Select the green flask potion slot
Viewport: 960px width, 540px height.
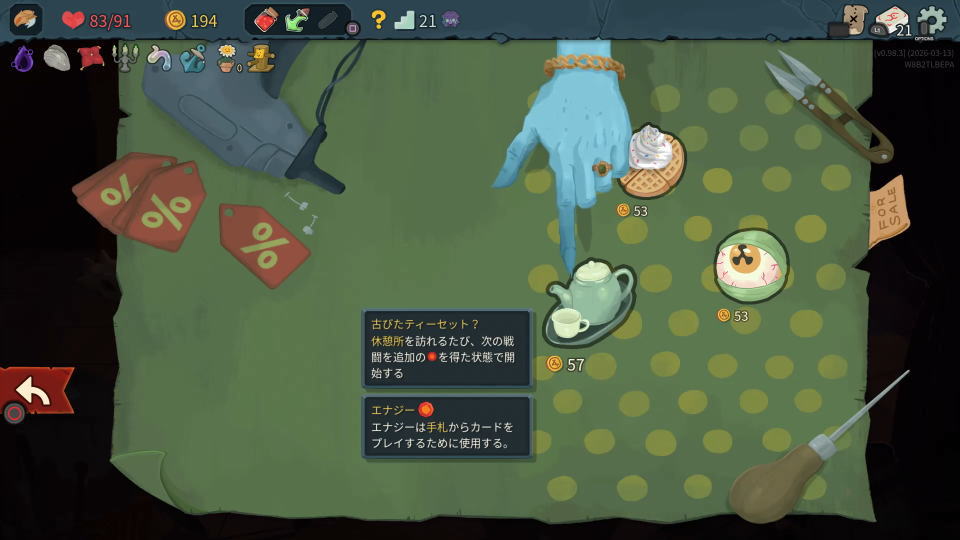(x=297, y=20)
